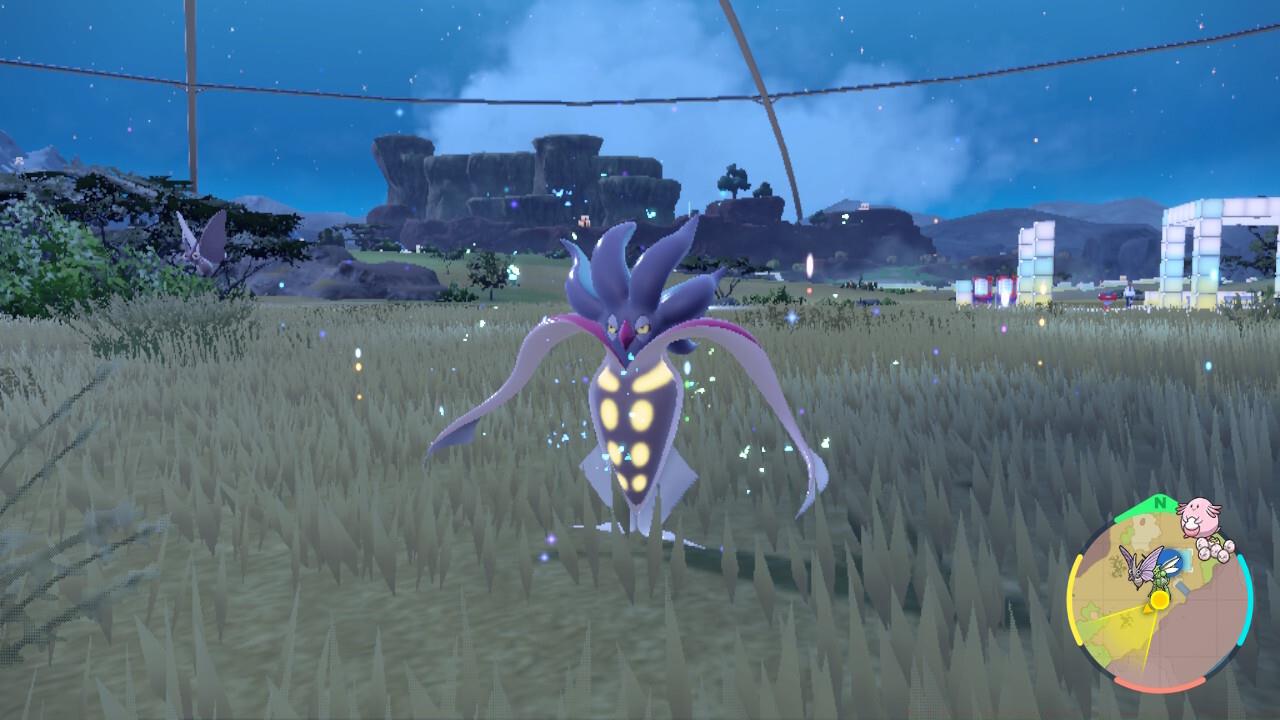Click the yellow player marker on the minimap
1280x720 pixels.
tap(1158, 602)
